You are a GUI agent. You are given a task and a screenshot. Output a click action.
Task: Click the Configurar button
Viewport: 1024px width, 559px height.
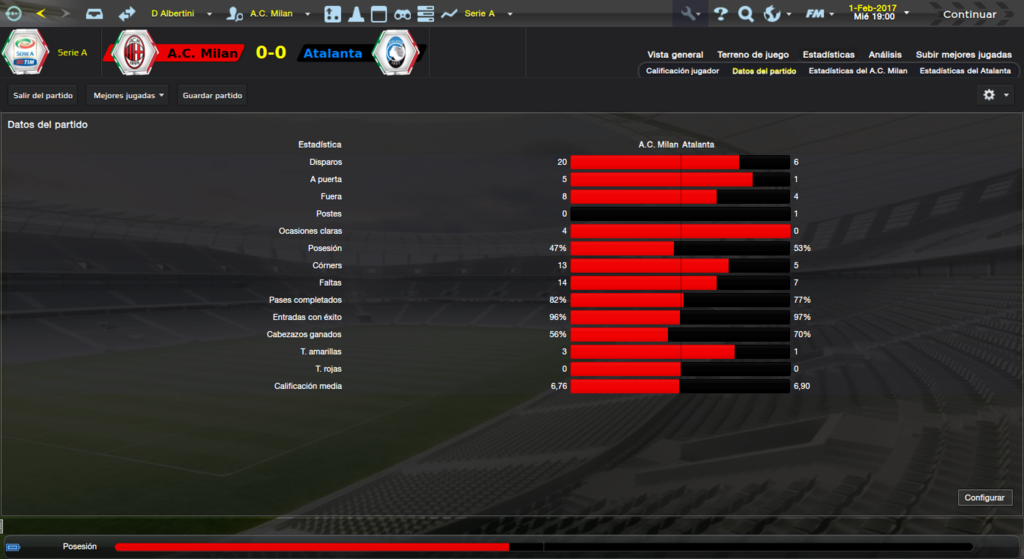point(986,497)
